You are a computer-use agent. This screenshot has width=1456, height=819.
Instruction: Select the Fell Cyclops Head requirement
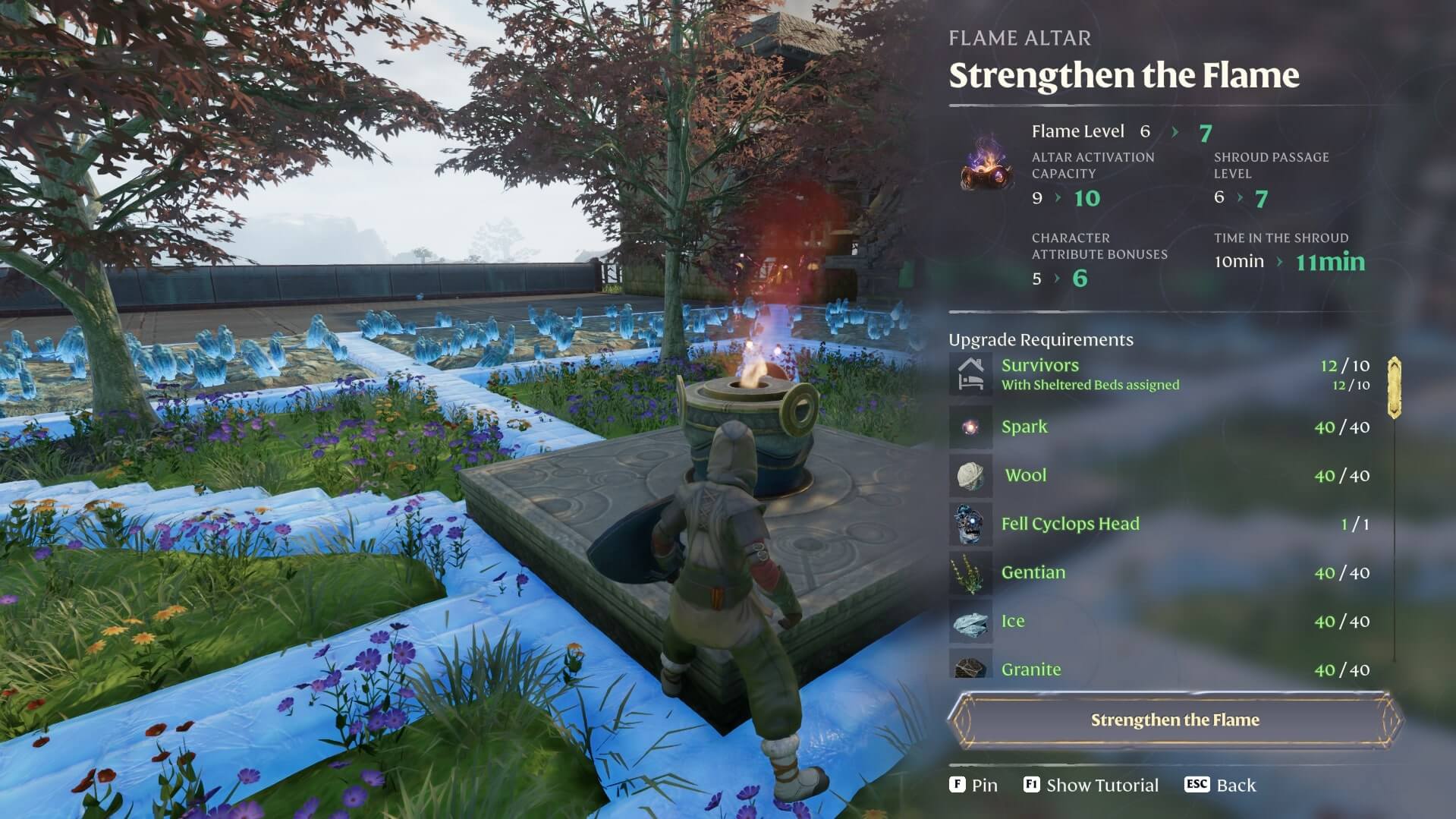click(1161, 524)
